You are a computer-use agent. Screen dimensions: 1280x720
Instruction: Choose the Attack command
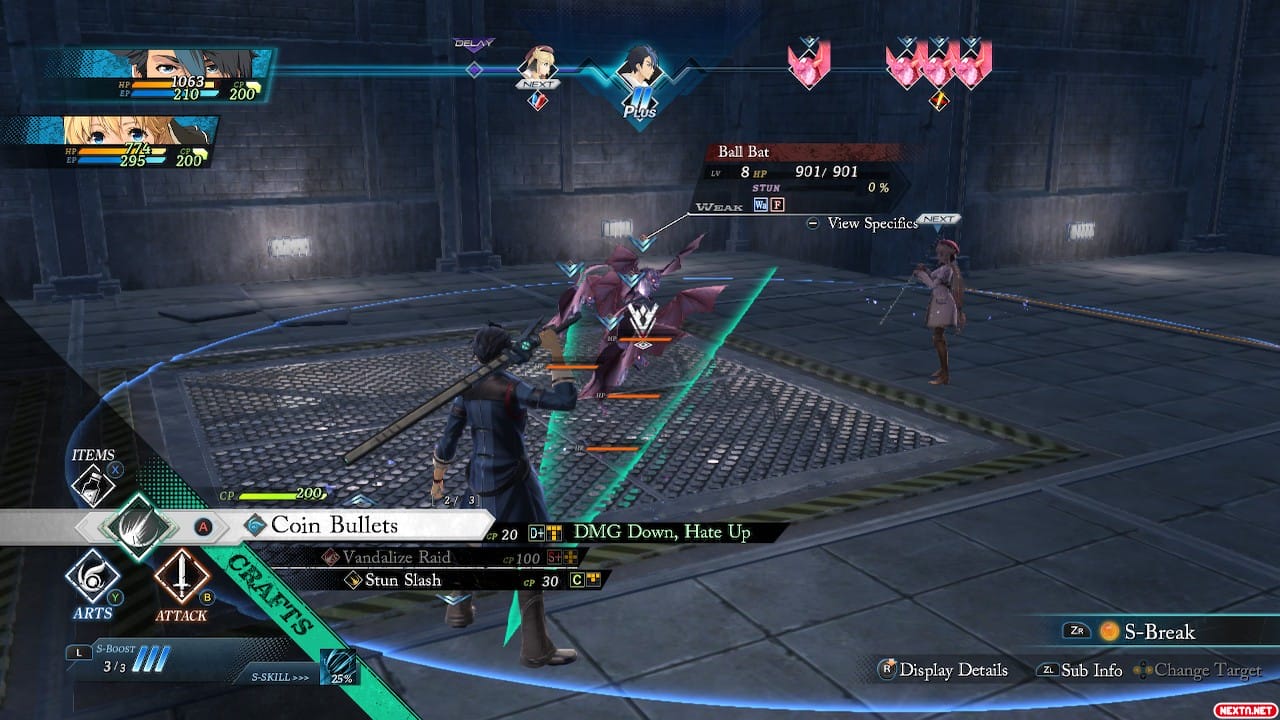tap(181, 578)
